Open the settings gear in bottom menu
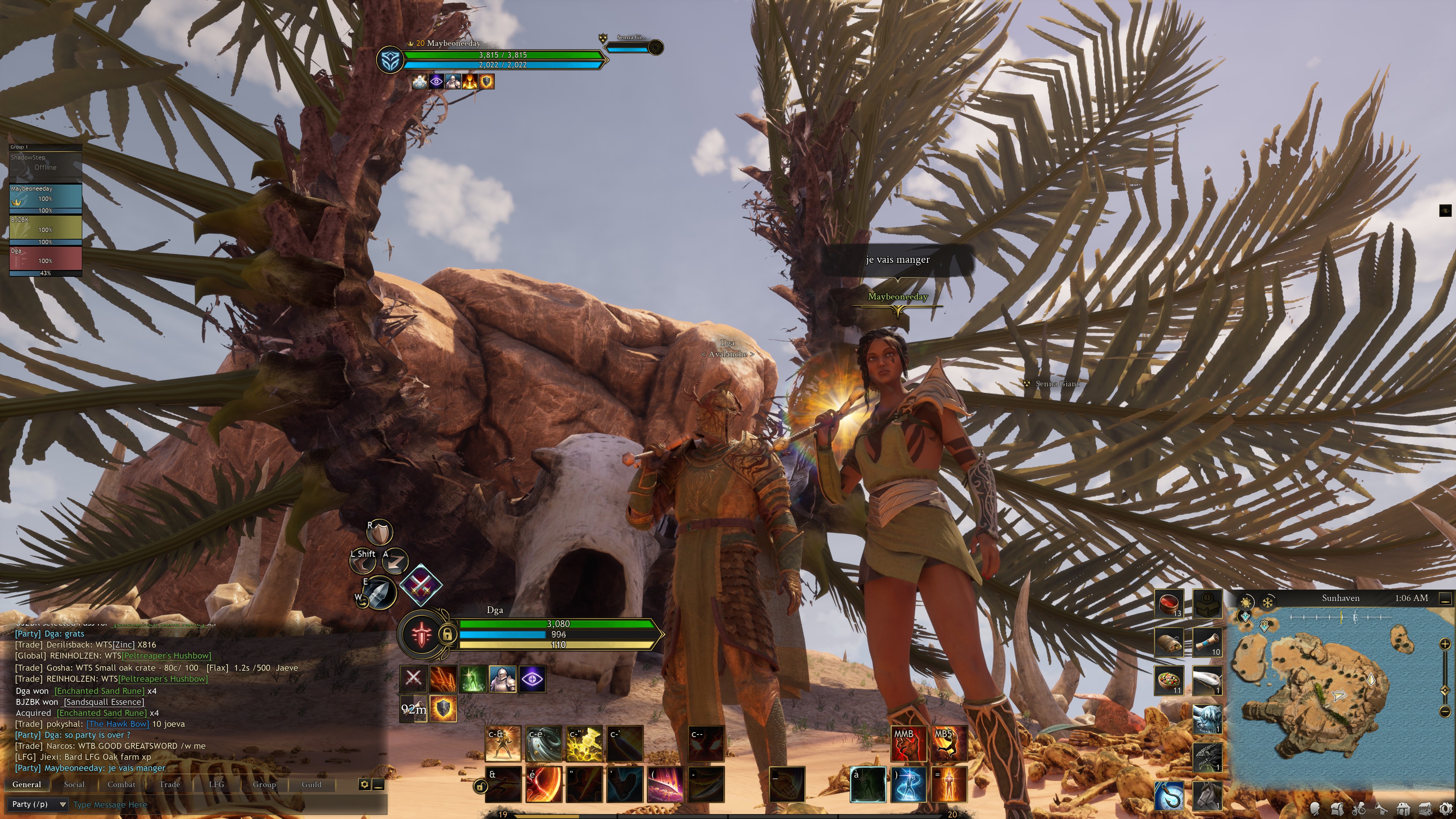 (1445, 810)
